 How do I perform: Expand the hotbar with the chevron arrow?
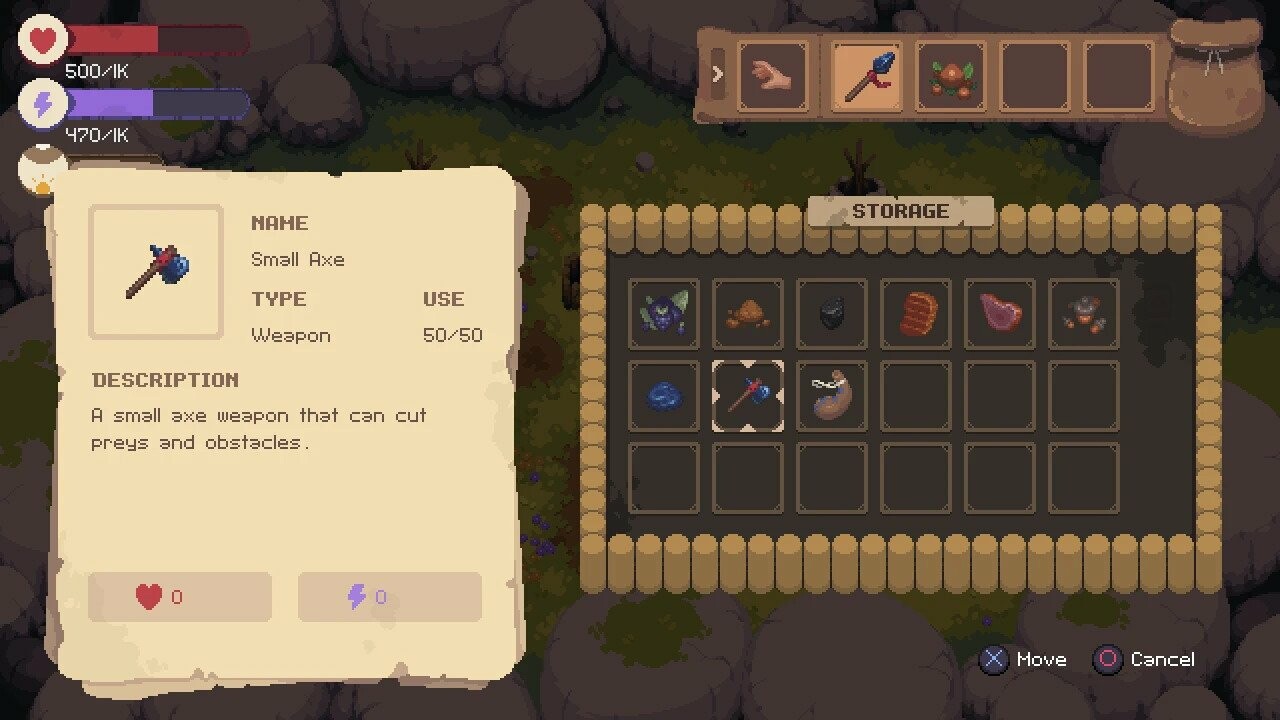pyautogui.click(x=718, y=74)
